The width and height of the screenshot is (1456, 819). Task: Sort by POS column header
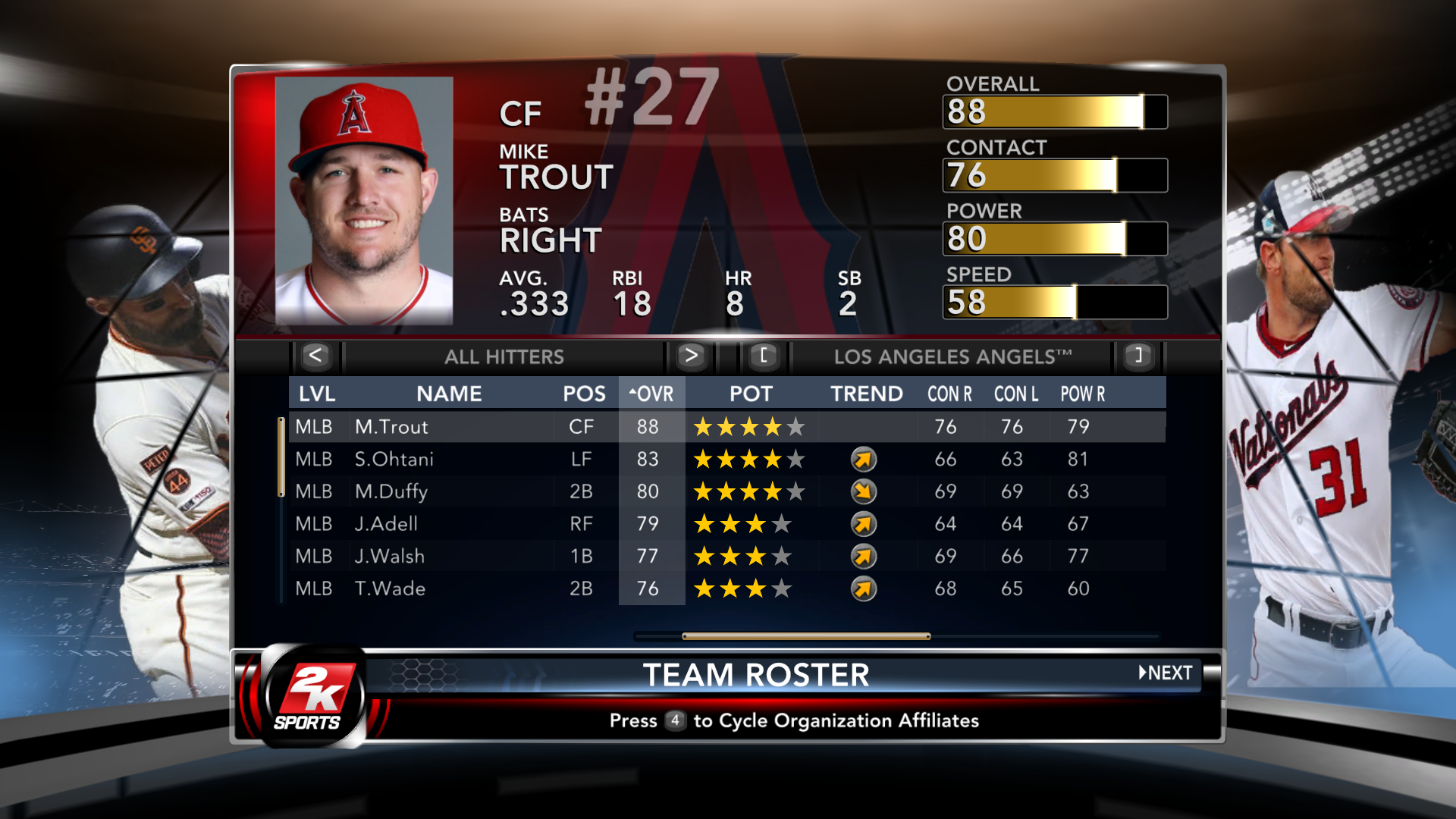coord(584,394)
